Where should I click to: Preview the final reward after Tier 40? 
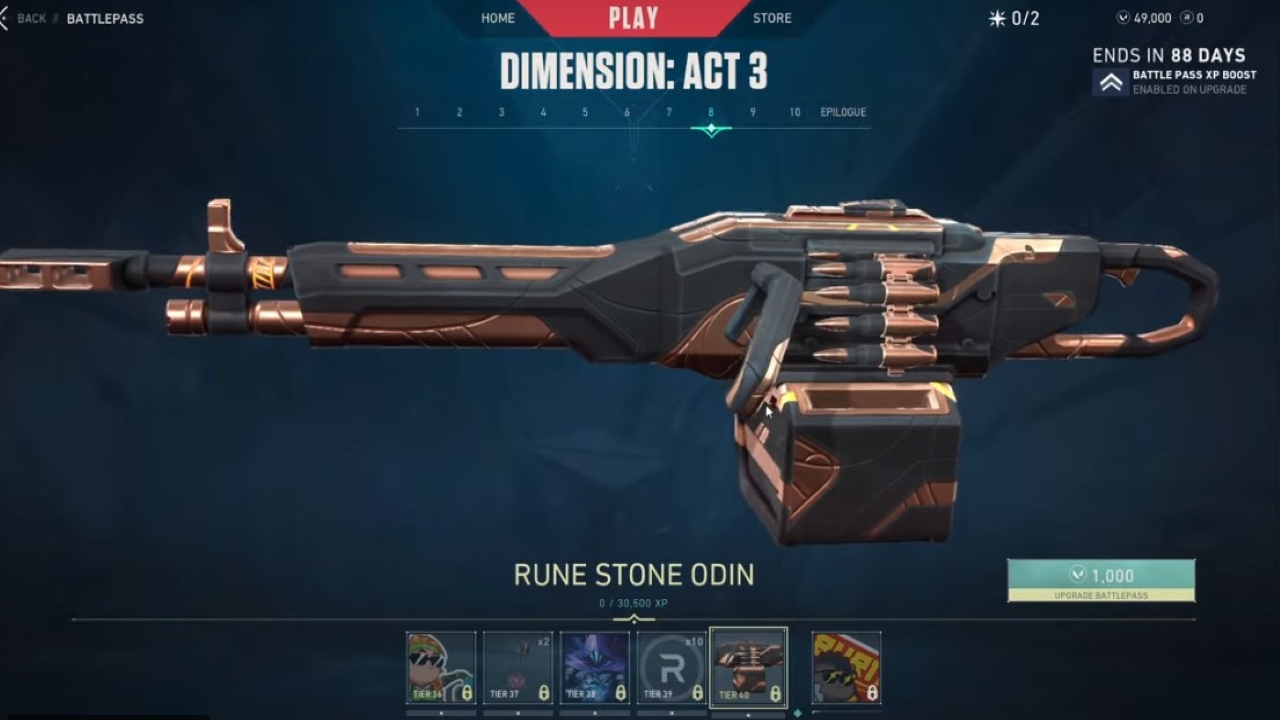[x=846, y=667]
